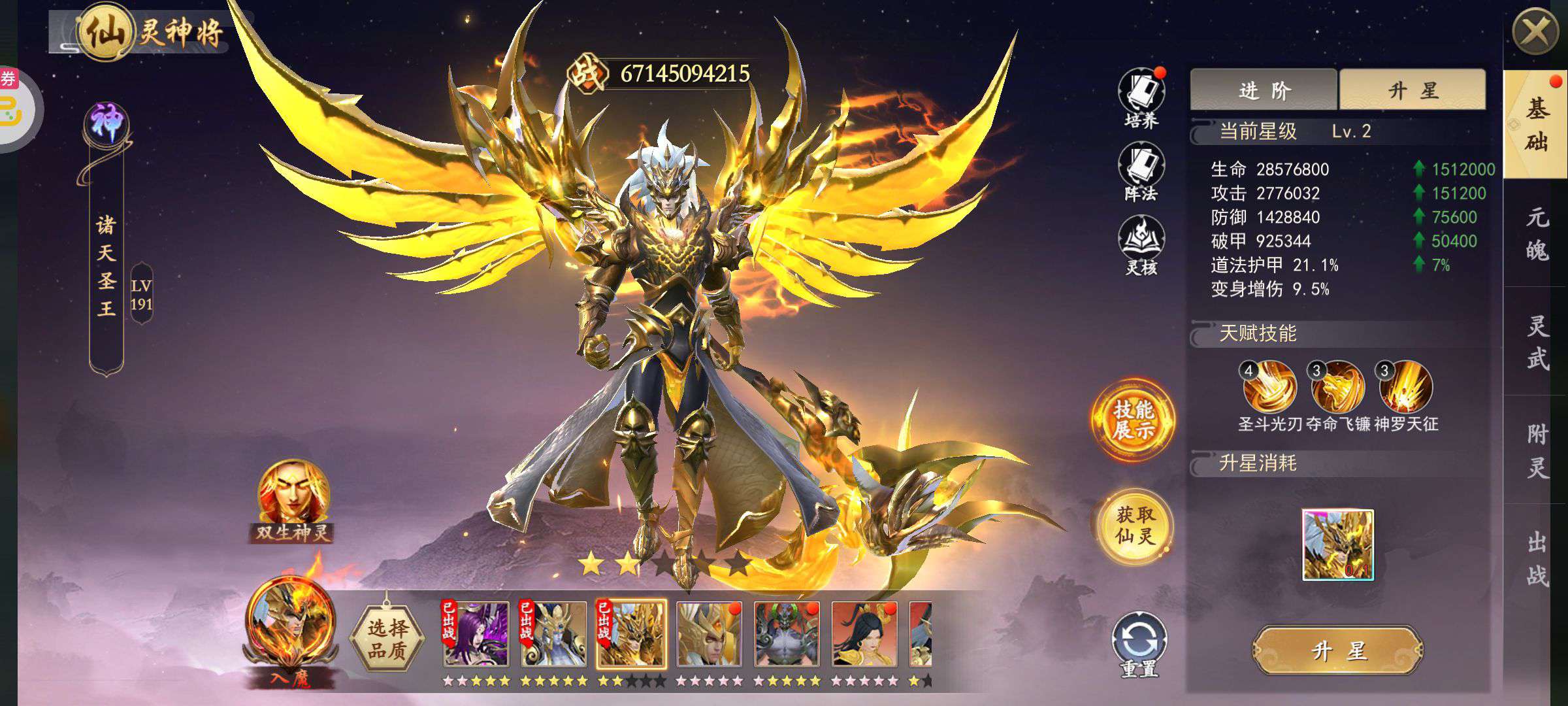Screen dimensions: 1568x706
Task: Switch to the 灵武 side tab
Action: (1537, 342)
